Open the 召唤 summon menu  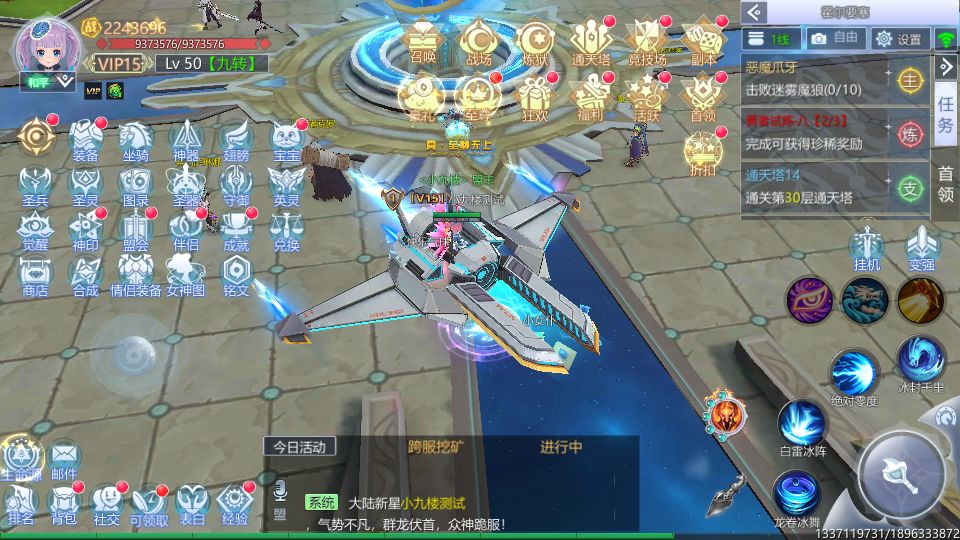(x=423, y=42)
